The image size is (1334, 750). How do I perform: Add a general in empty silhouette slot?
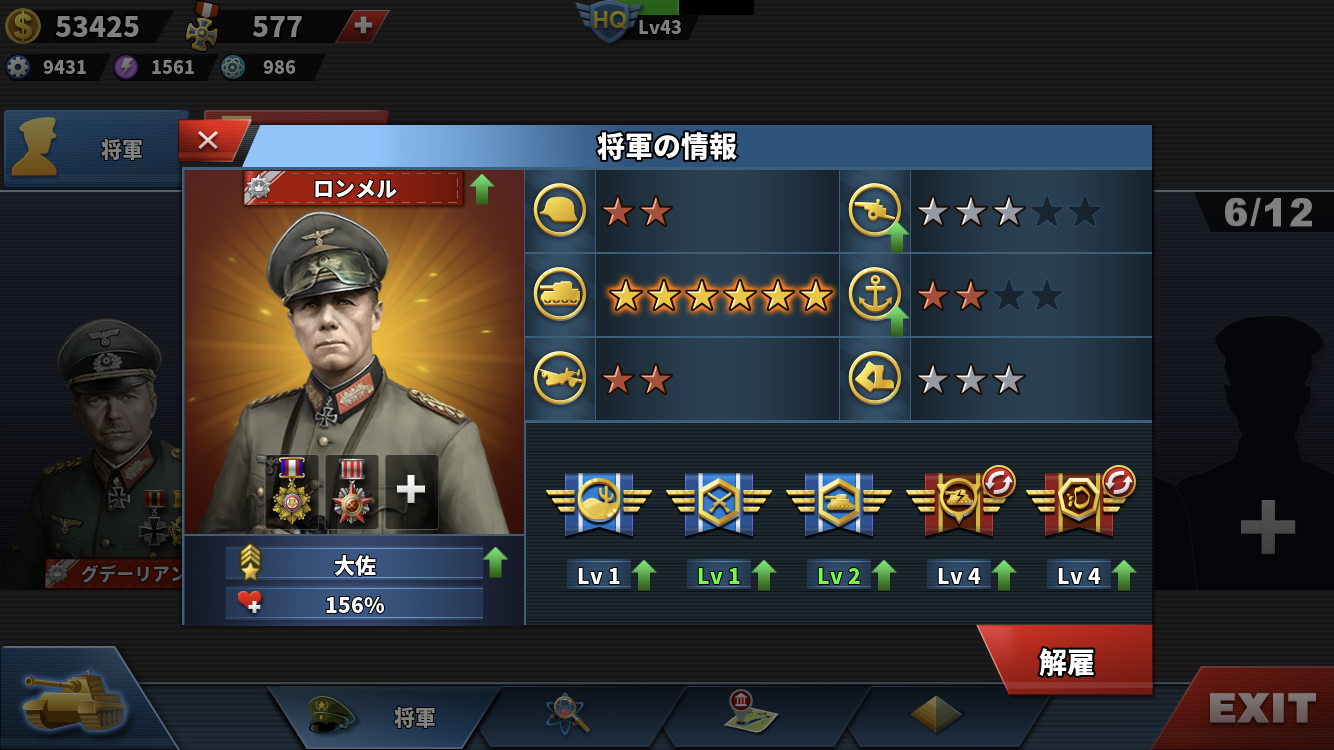click(x=1267, y=527)
